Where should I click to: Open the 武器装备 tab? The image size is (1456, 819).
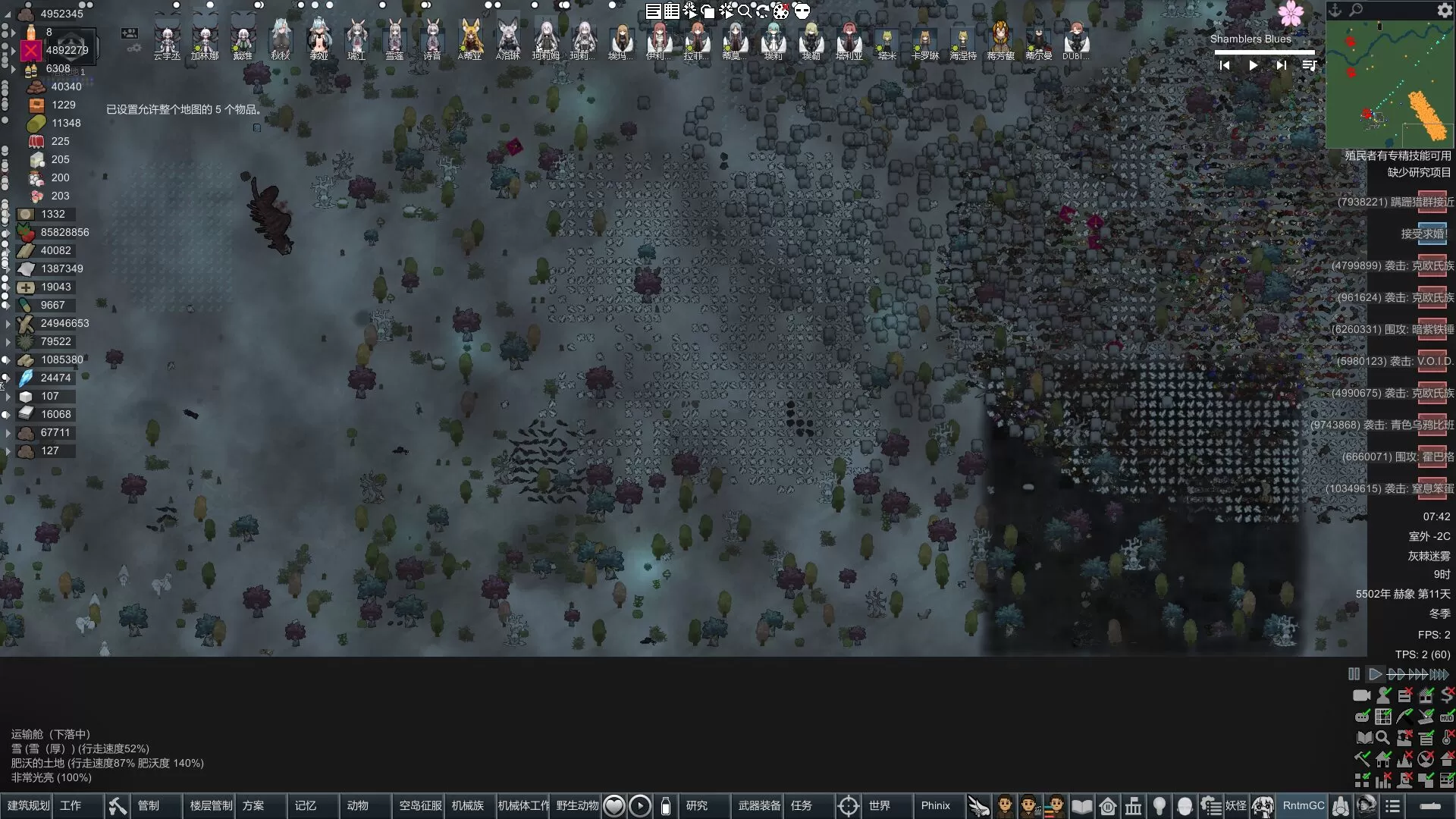[759, 805]
